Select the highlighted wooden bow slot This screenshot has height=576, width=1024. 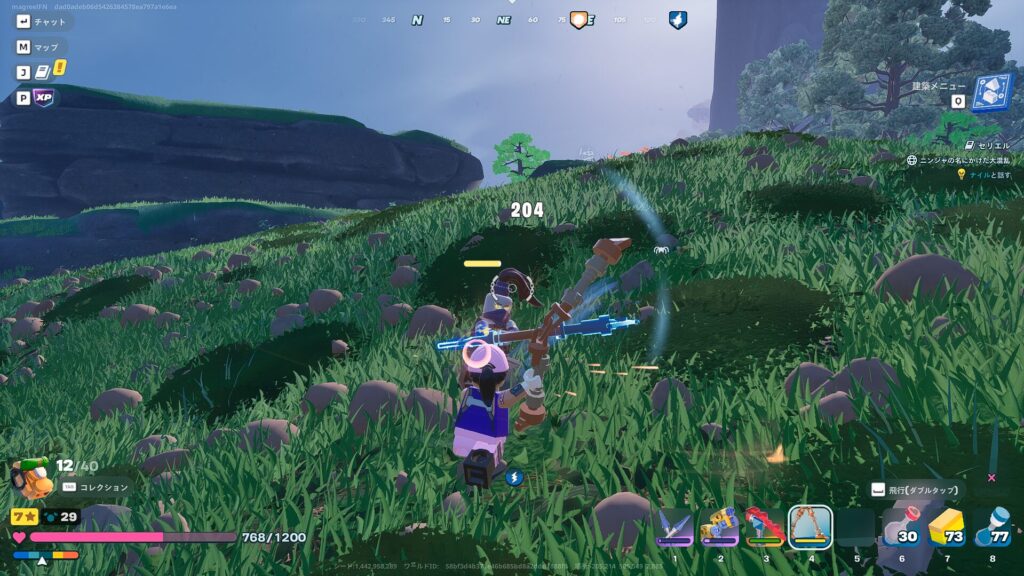point(810,526)
